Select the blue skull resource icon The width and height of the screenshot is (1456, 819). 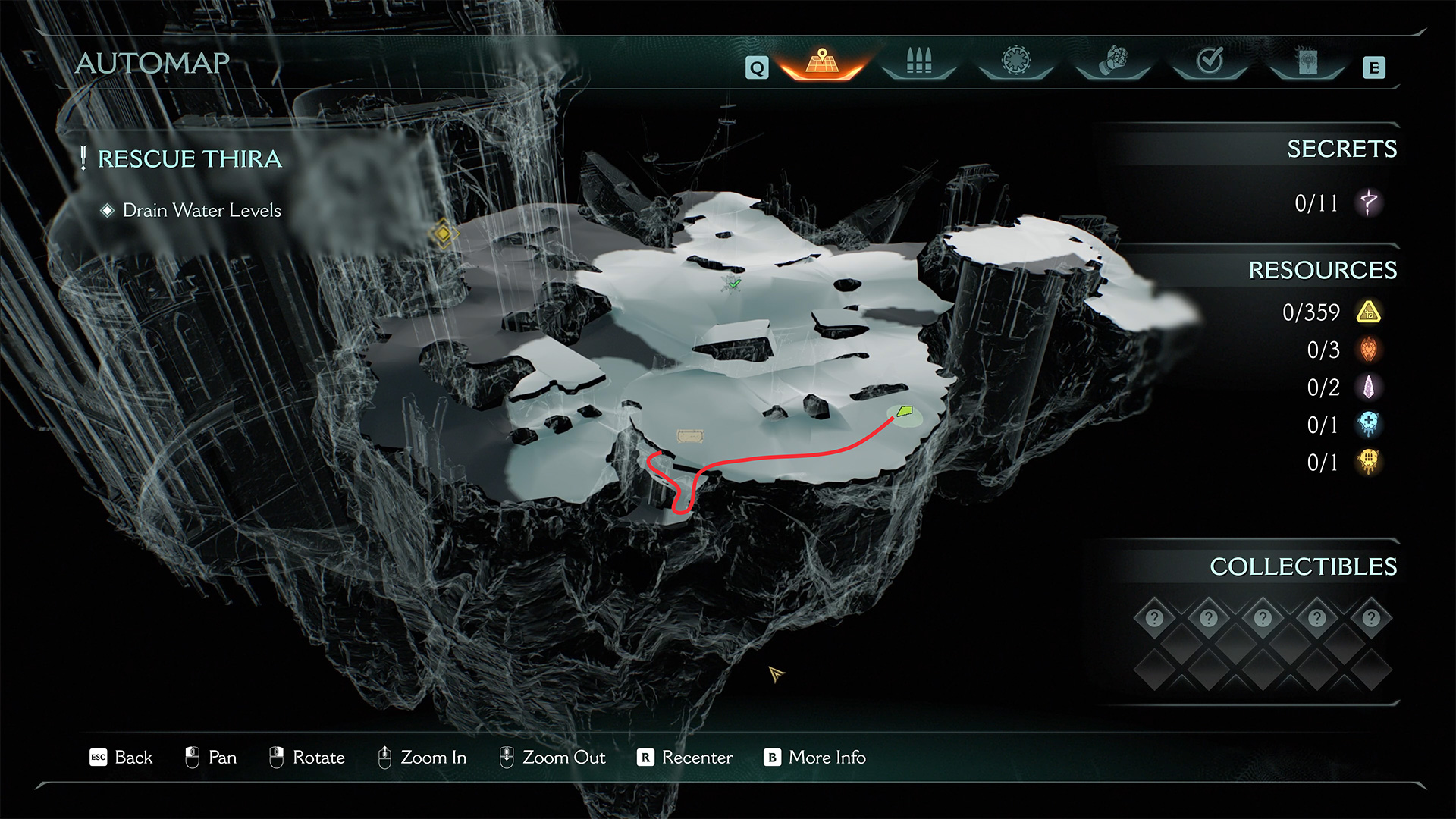pos(1369,425)
